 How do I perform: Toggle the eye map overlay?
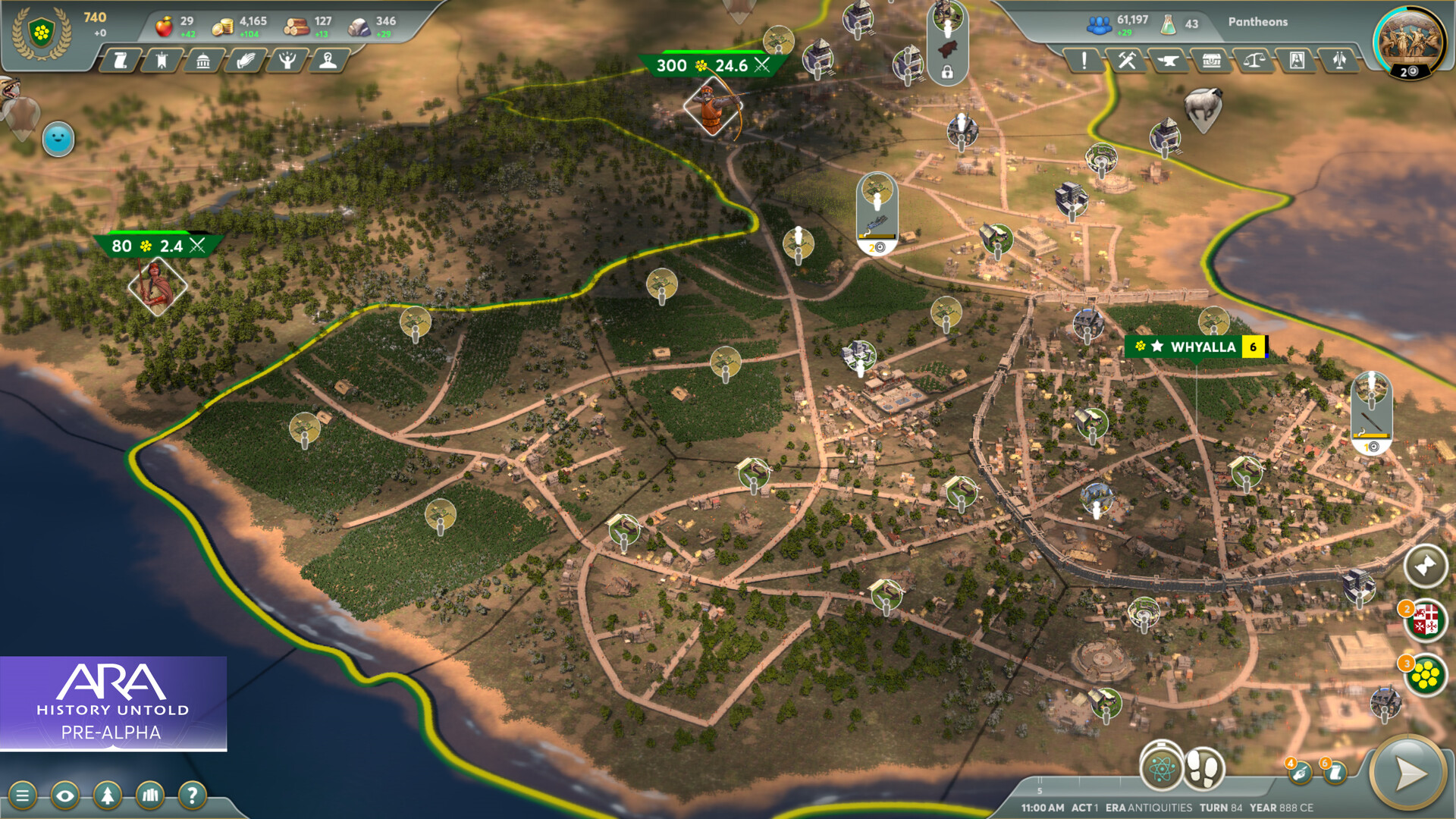[67, 795]
